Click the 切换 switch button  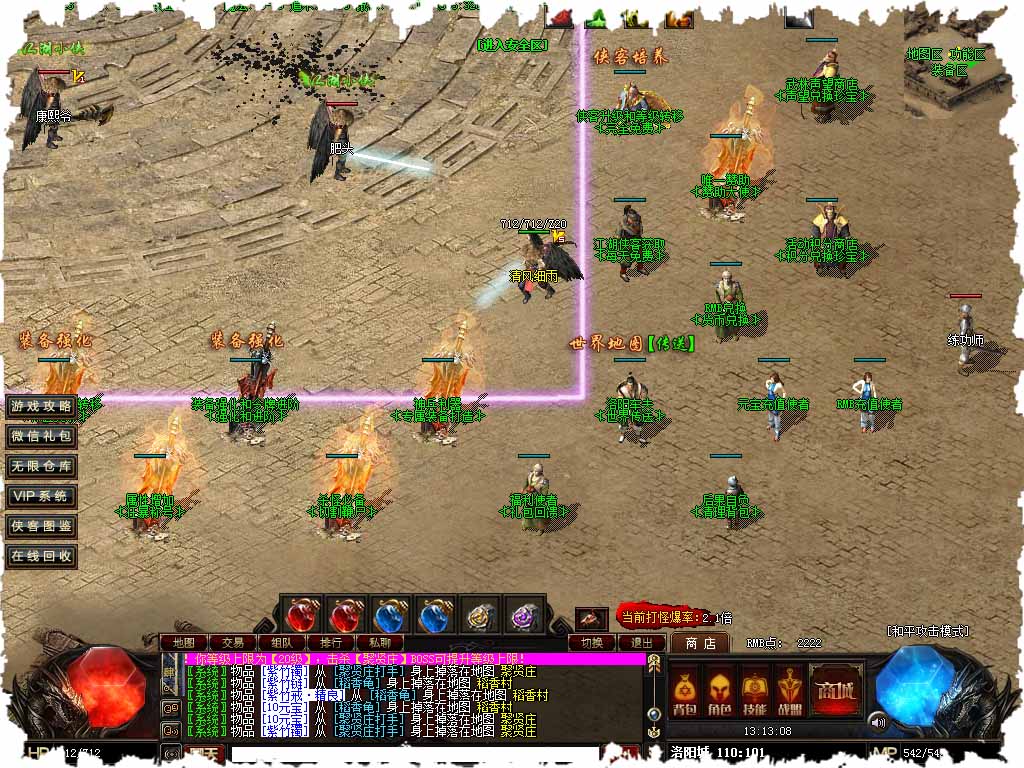click(592, 642)
